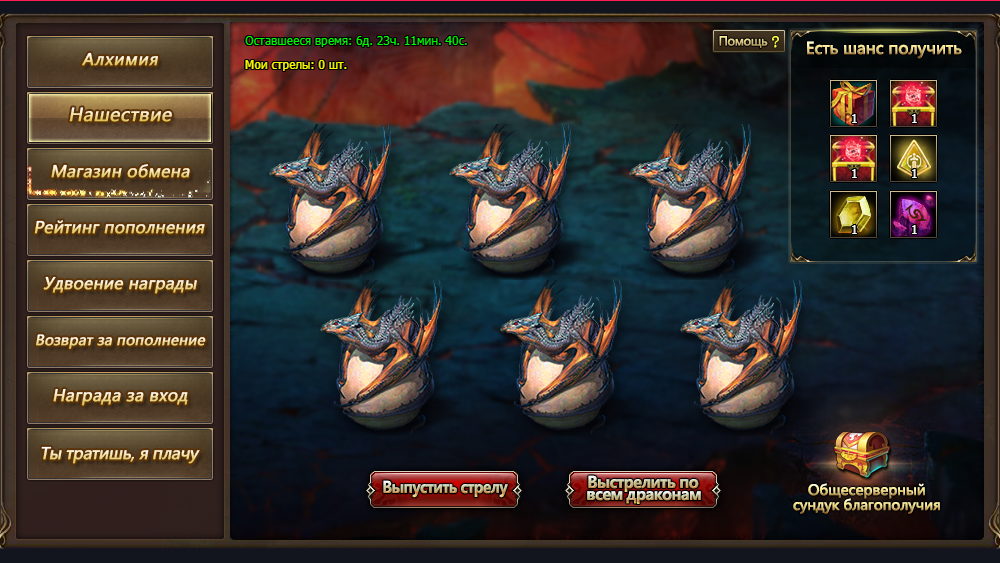Click the Выпустить стрелу button
The width and height of the screenshot is (1000, 563).
[x=444, y=489]
